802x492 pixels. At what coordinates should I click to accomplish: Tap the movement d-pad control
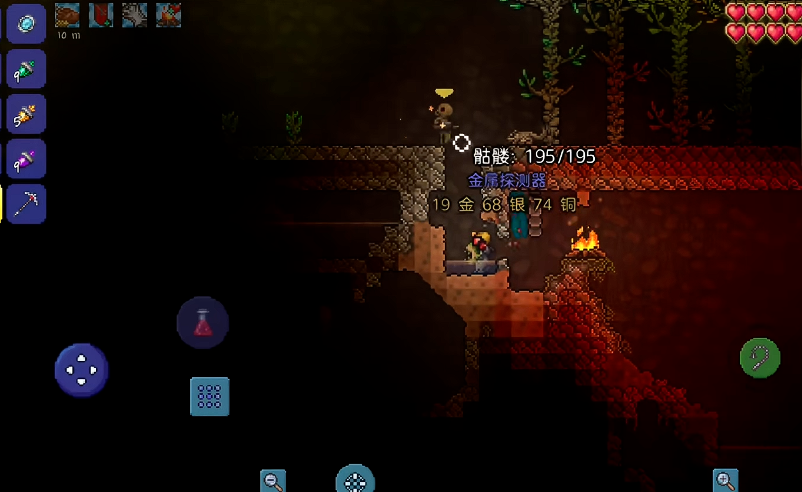[x=81, y=370]
